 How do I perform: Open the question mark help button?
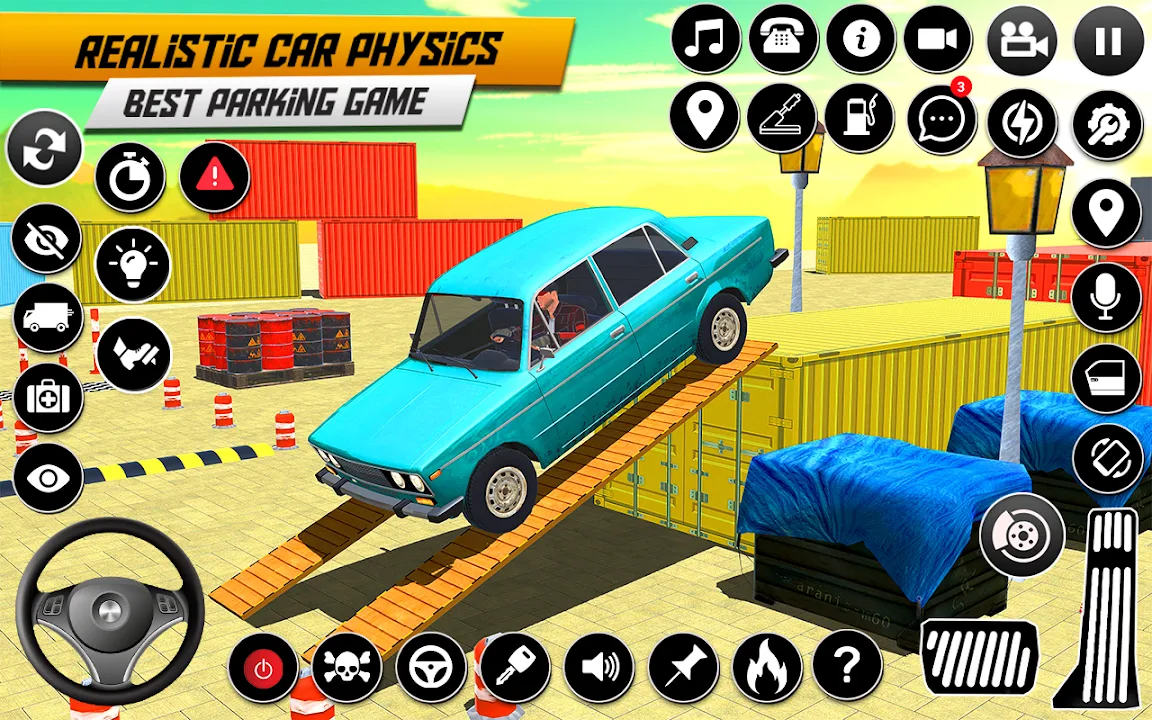click(x=847, y=665)
